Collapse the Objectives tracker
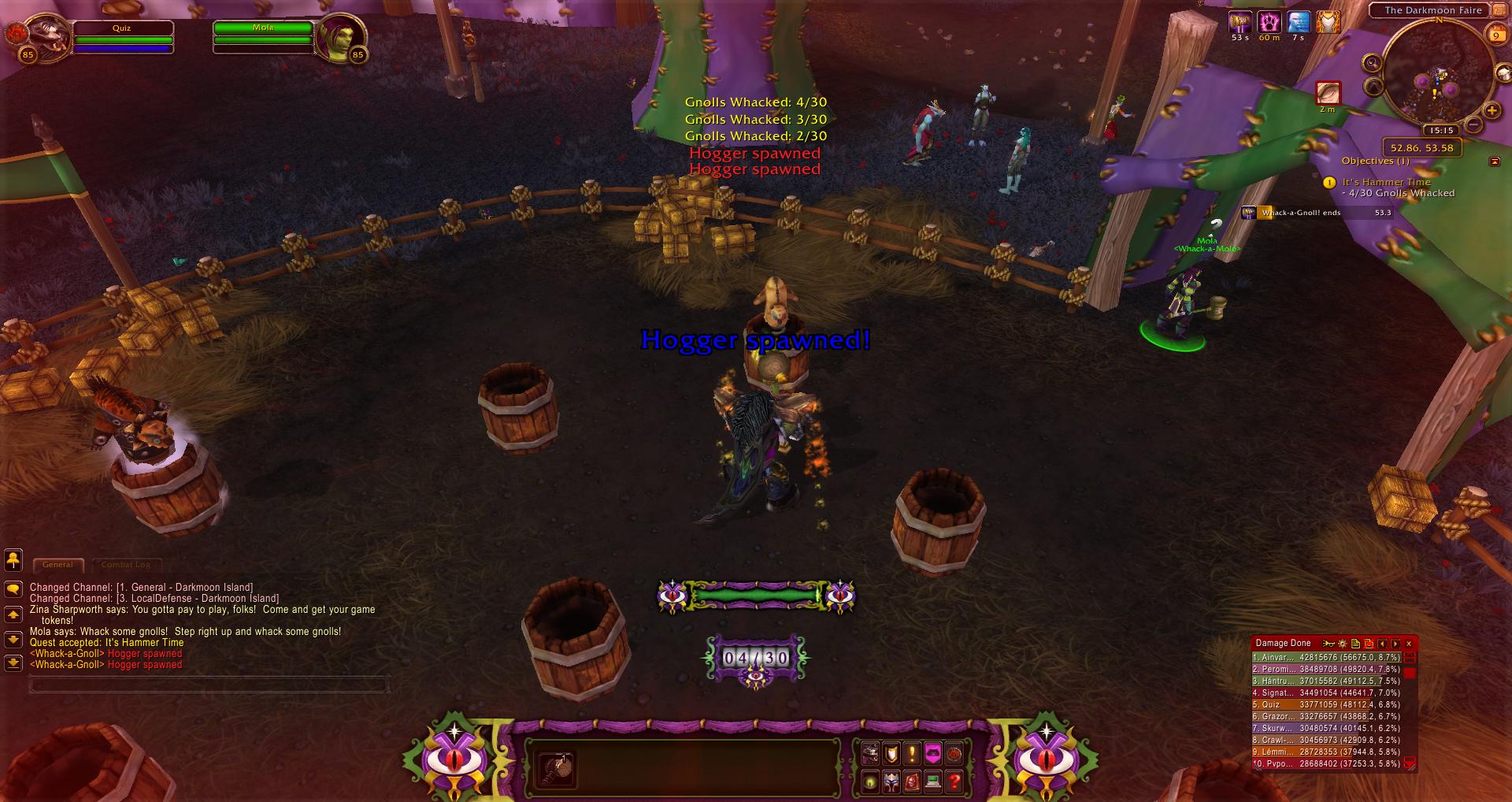Viewport: 1512px width, 802px height. 1494,162
